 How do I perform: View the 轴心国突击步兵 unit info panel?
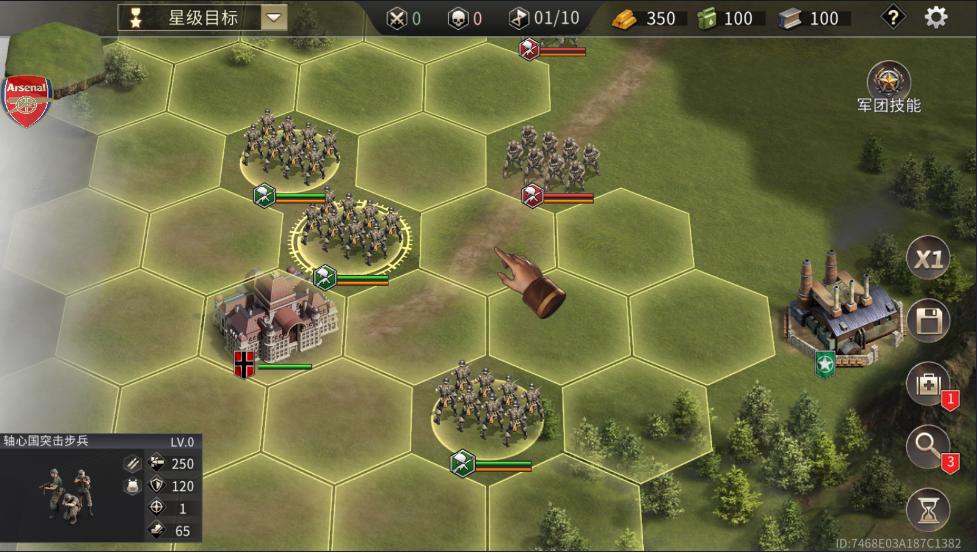click(x=100, y=488)
